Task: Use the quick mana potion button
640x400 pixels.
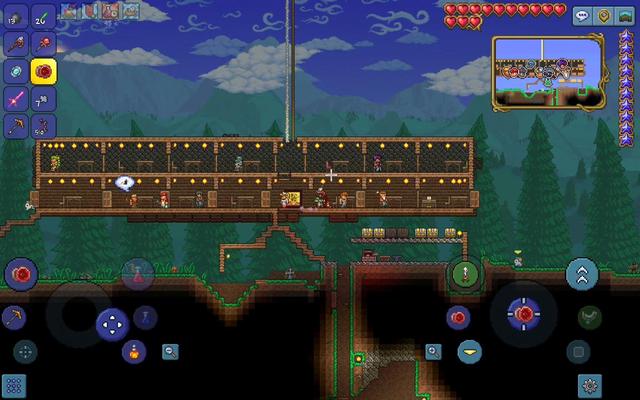Action: [x=145, y=318]
